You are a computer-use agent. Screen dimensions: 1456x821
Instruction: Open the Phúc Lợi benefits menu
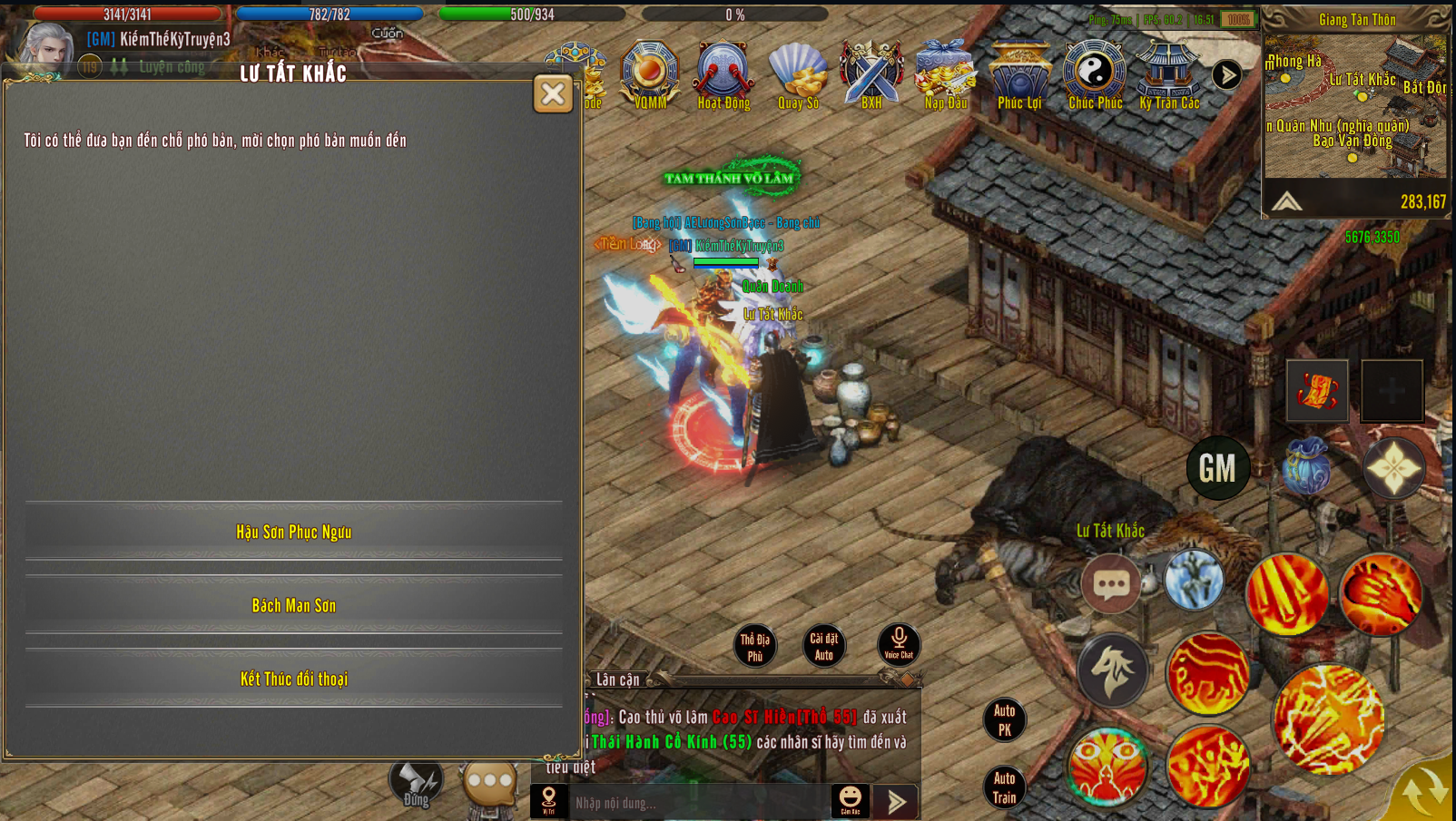tap(1019, 74)
